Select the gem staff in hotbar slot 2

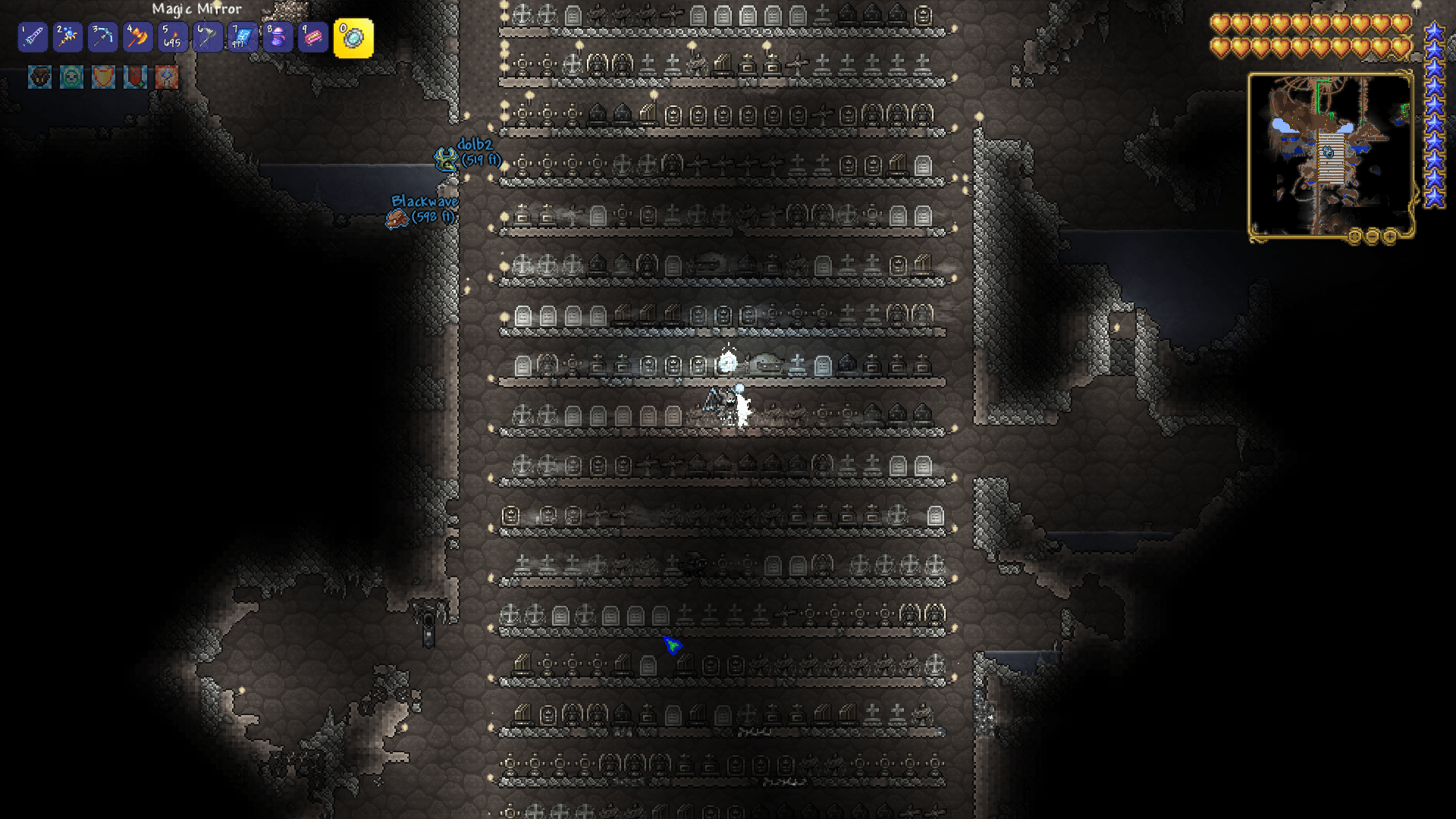pos(67,36)
